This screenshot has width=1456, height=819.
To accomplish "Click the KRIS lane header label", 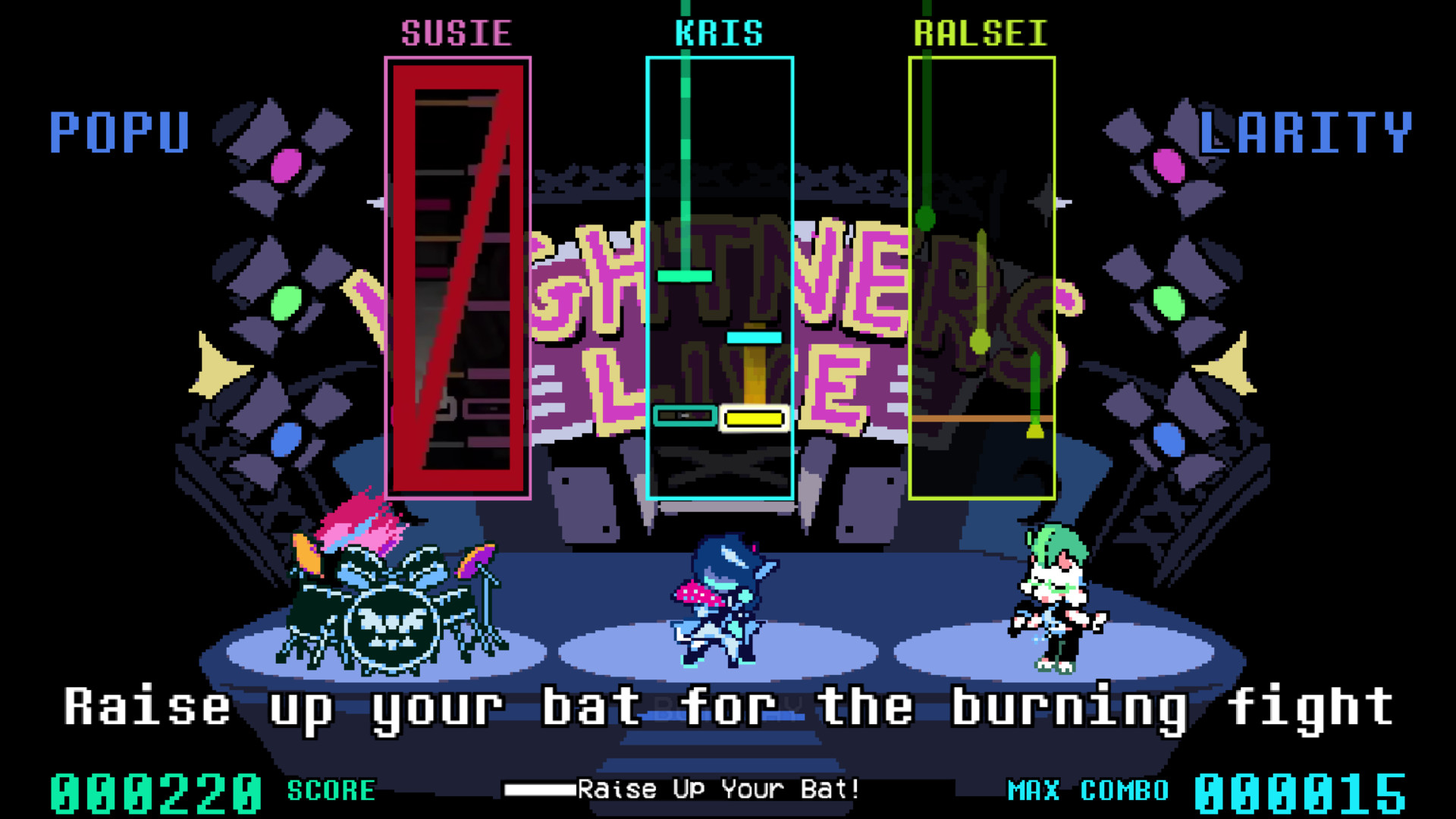I will pos(719,30).
